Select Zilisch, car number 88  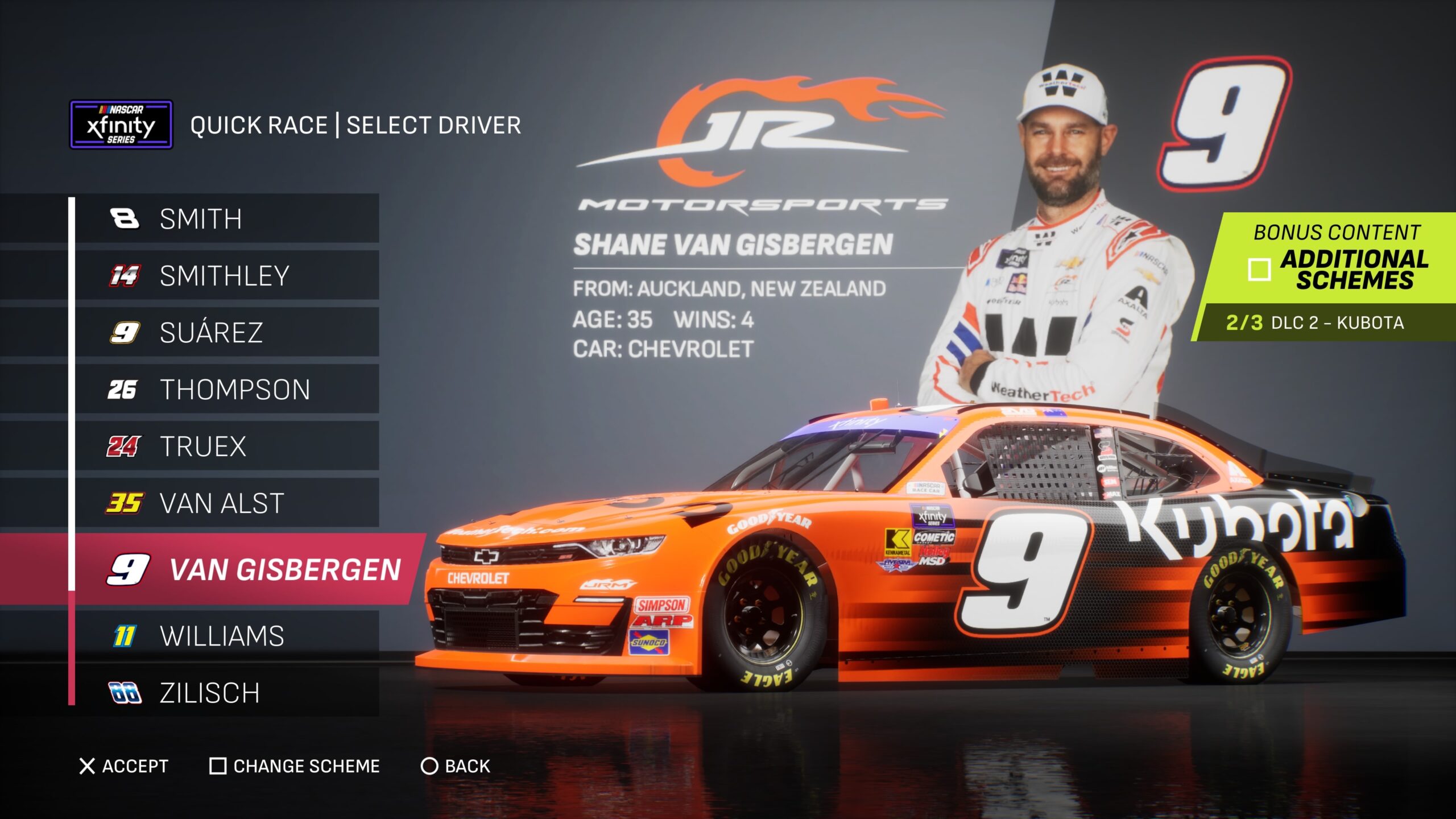pyautogui.click(x=226, y=693)
